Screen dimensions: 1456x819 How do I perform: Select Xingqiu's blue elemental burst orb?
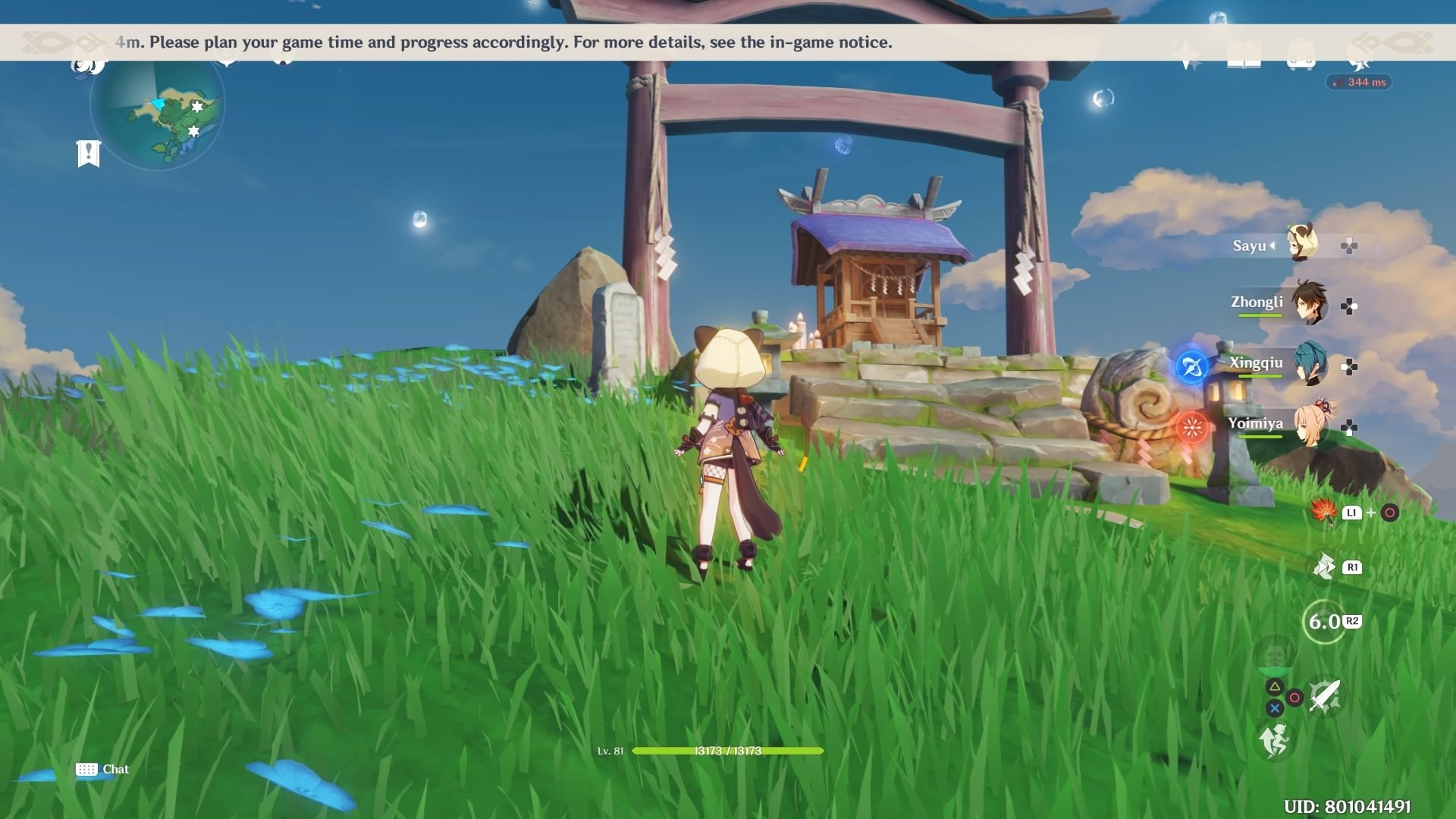pos(1191,368)
